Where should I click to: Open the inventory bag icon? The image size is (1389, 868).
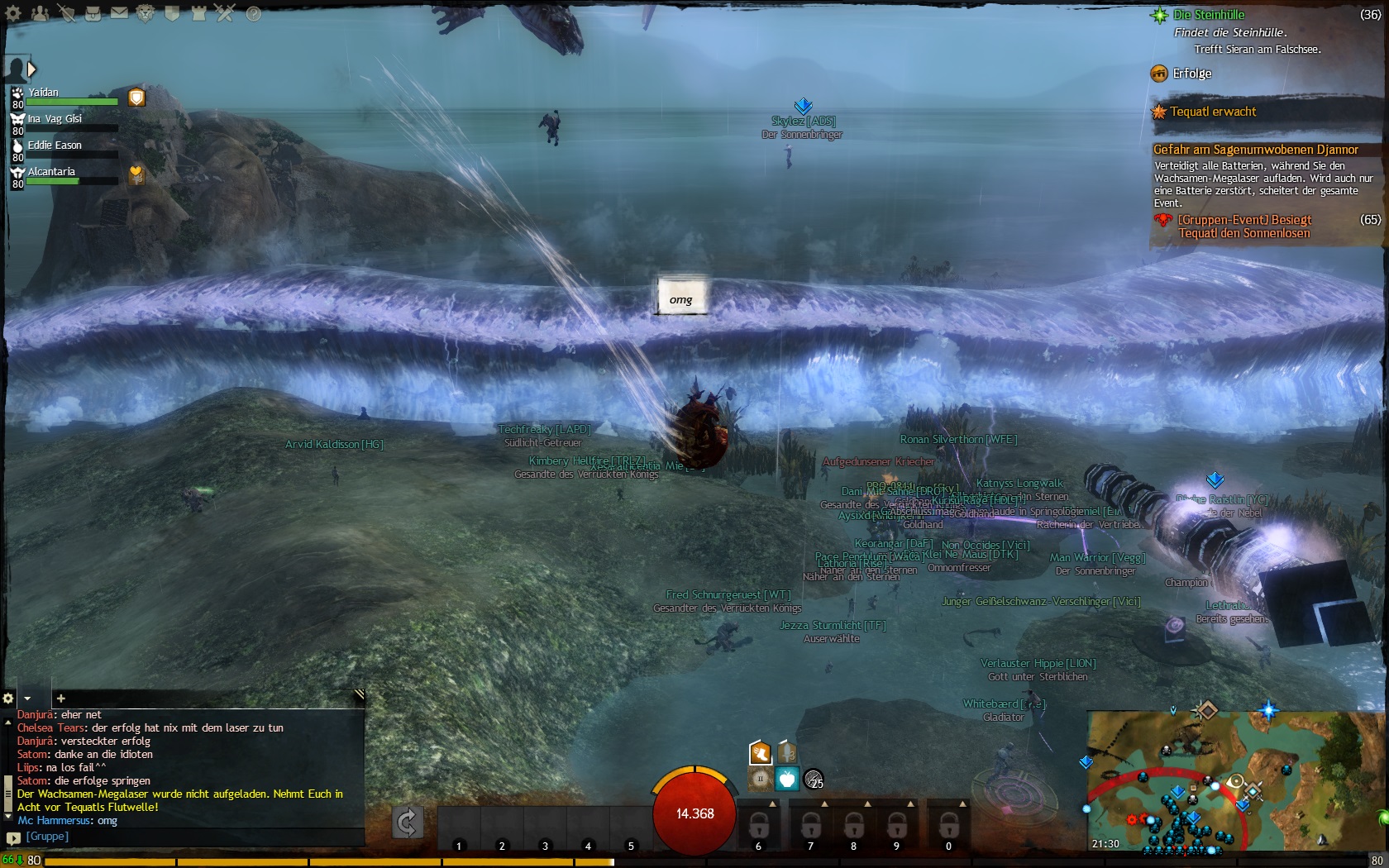point(93,13)
